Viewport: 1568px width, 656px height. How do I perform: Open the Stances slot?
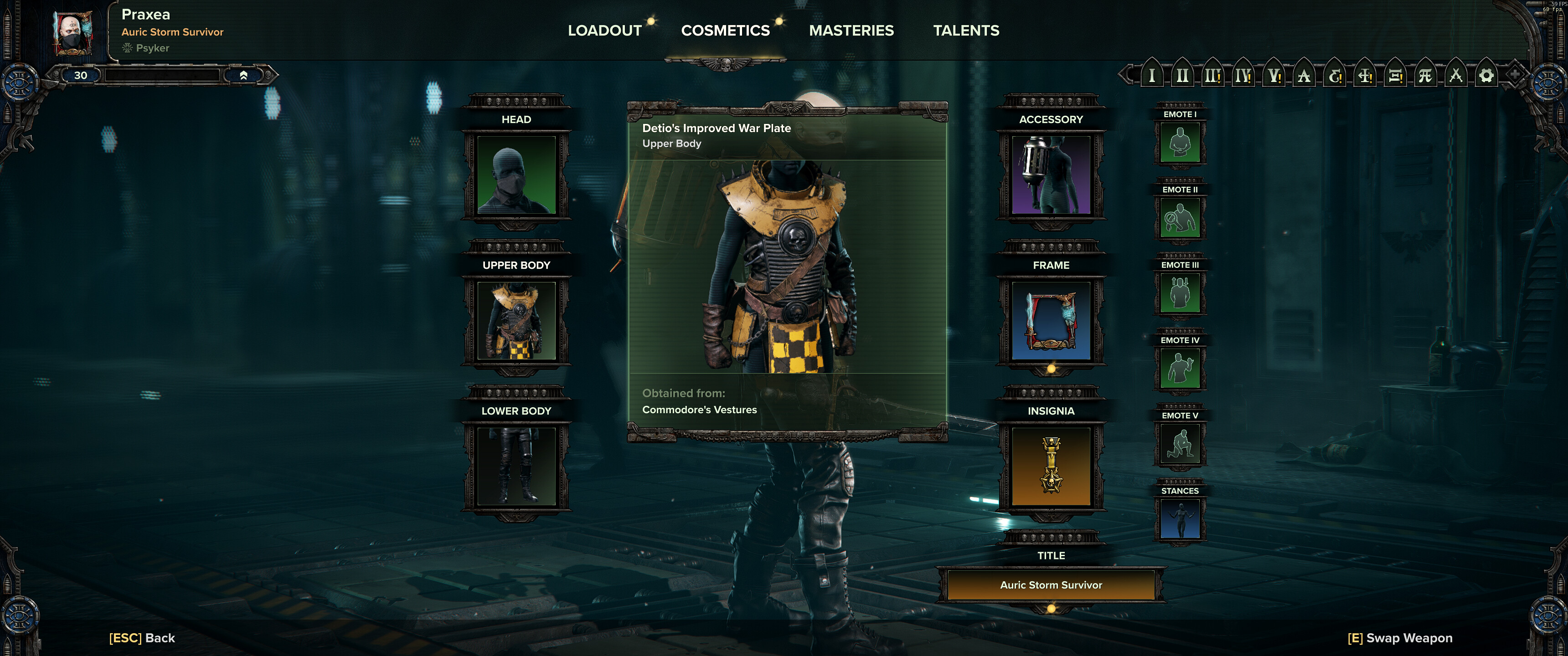pyautogui.click(x=1180, y=519)
